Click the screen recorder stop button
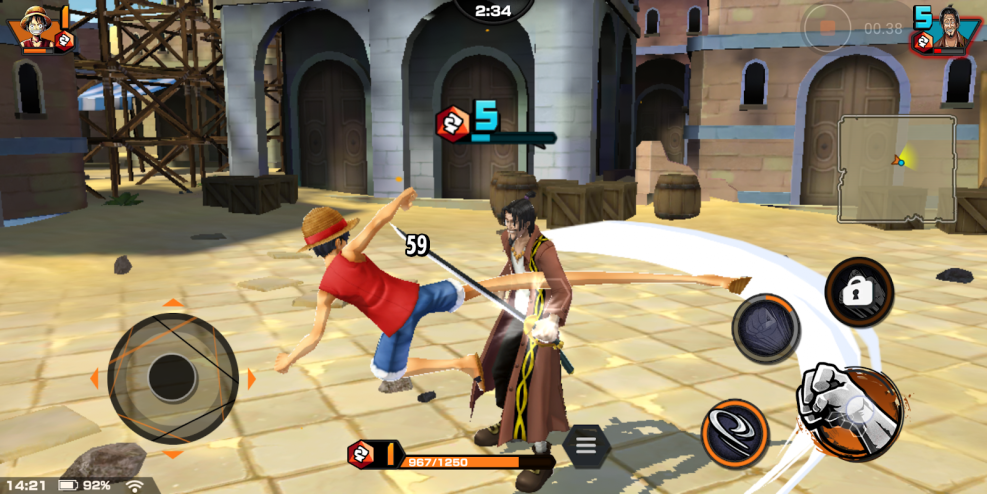The width and height of the screenshot is (987, 494). [x=827, y=28]
